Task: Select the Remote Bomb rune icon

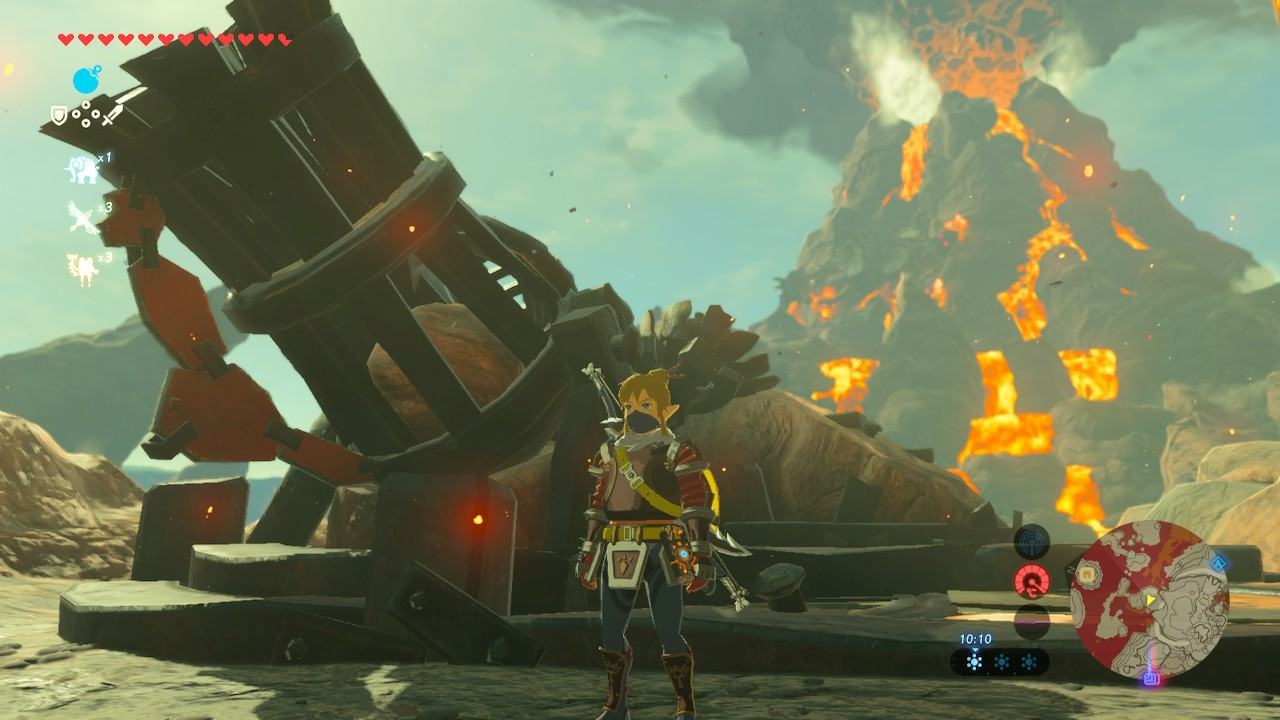Action: click(x=86, y=80)
